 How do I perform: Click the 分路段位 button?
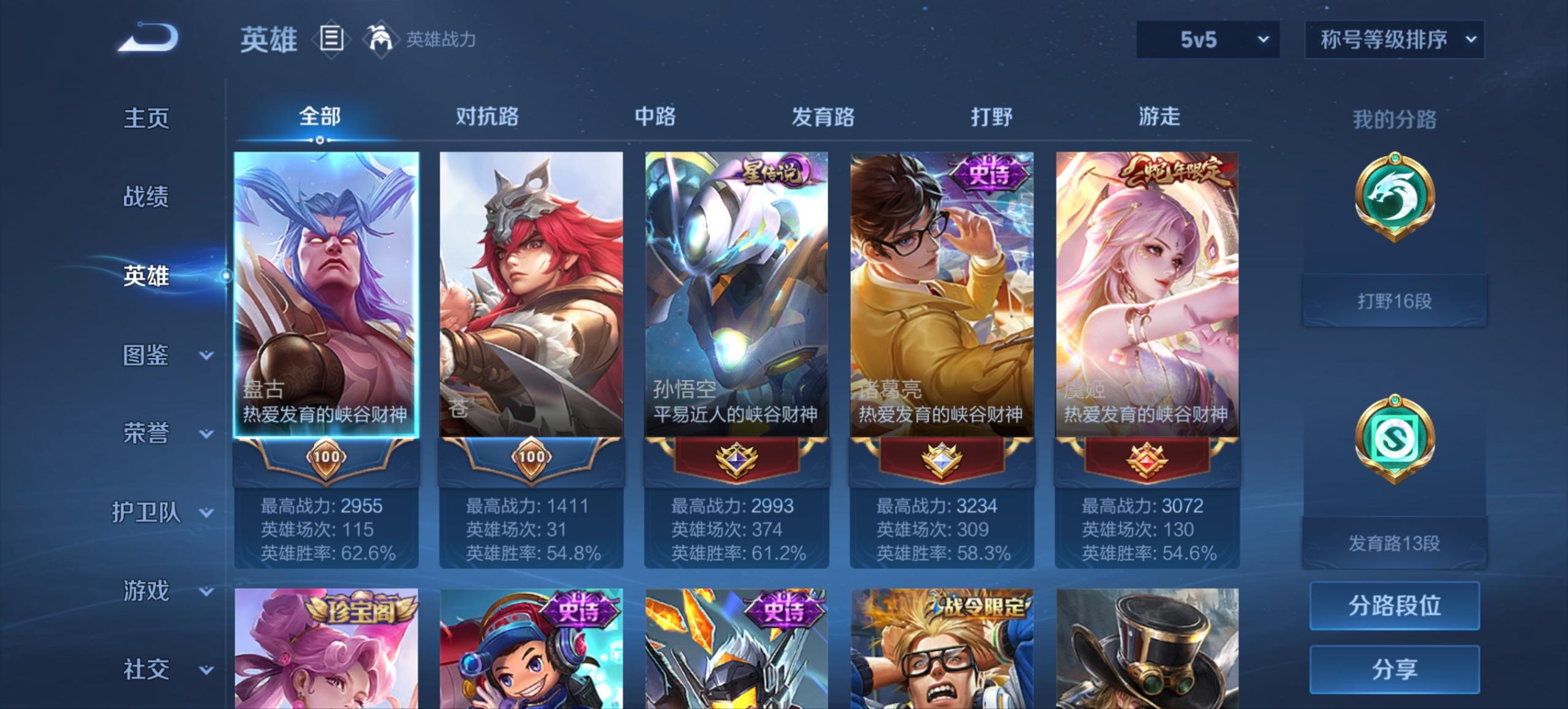1396,606
